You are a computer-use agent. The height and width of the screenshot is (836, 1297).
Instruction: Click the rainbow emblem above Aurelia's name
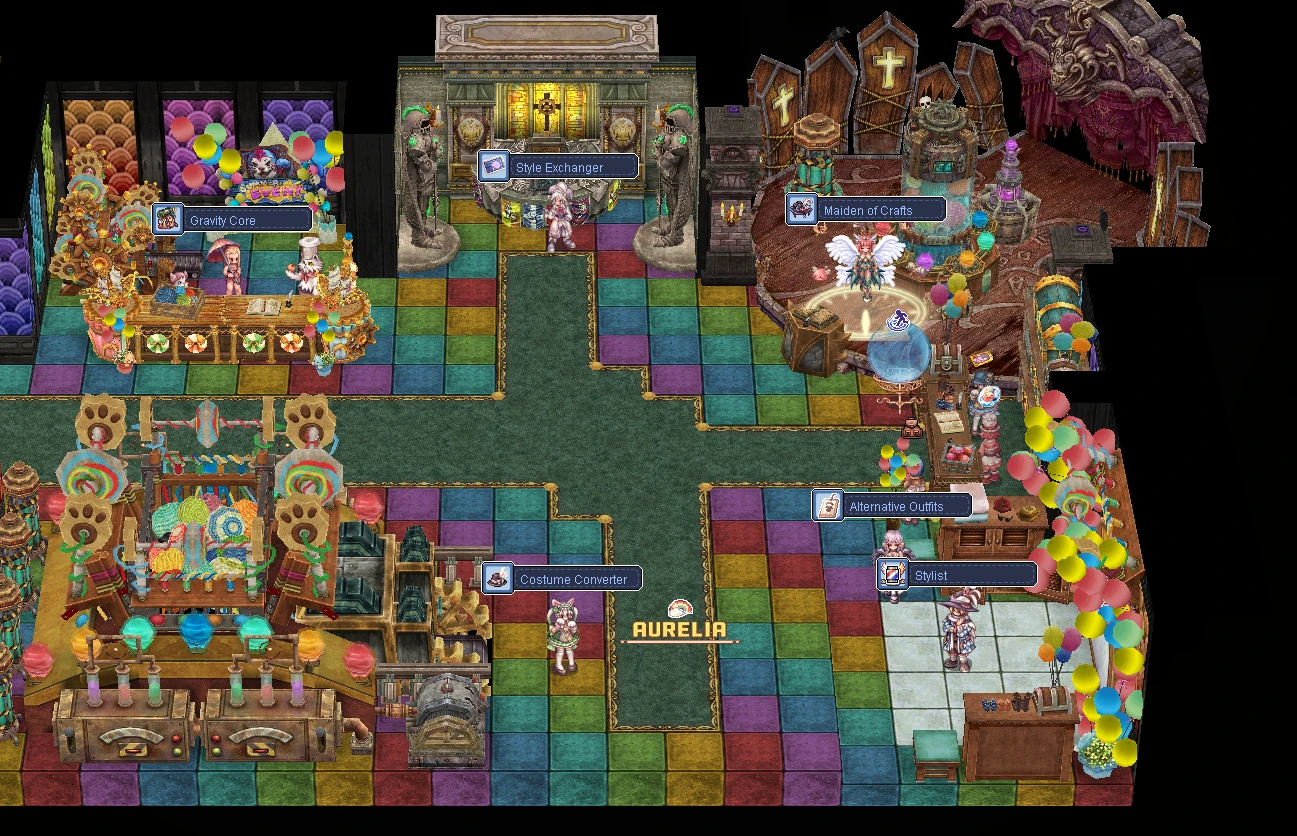click(678, 607)
